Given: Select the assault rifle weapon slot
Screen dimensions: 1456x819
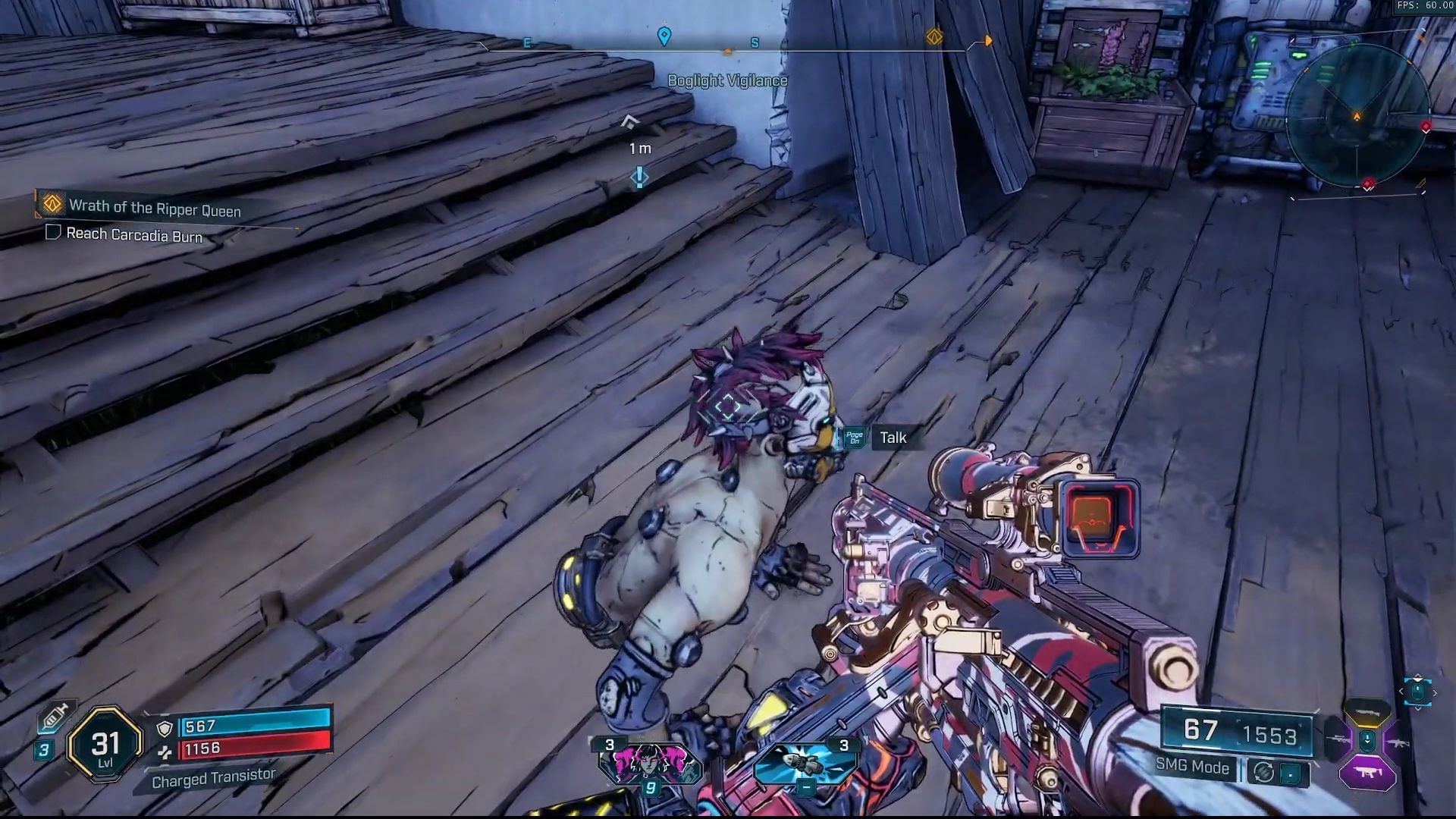Looking at the screenshot, I should (x=1398, y=743).
